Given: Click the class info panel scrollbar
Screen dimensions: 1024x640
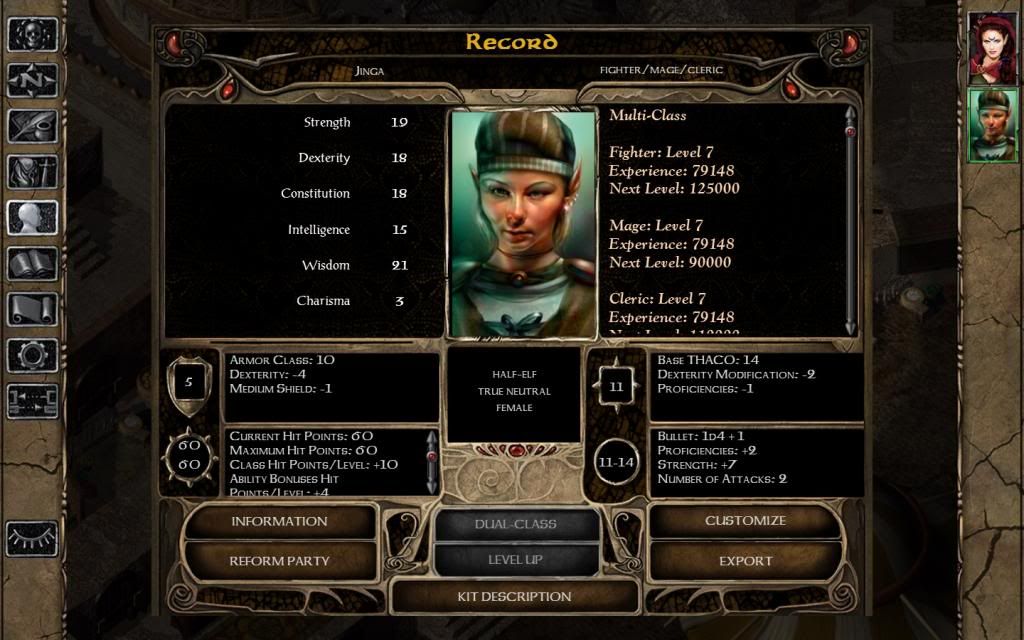Looking at the screenshot, I should [x=851, y=220].
